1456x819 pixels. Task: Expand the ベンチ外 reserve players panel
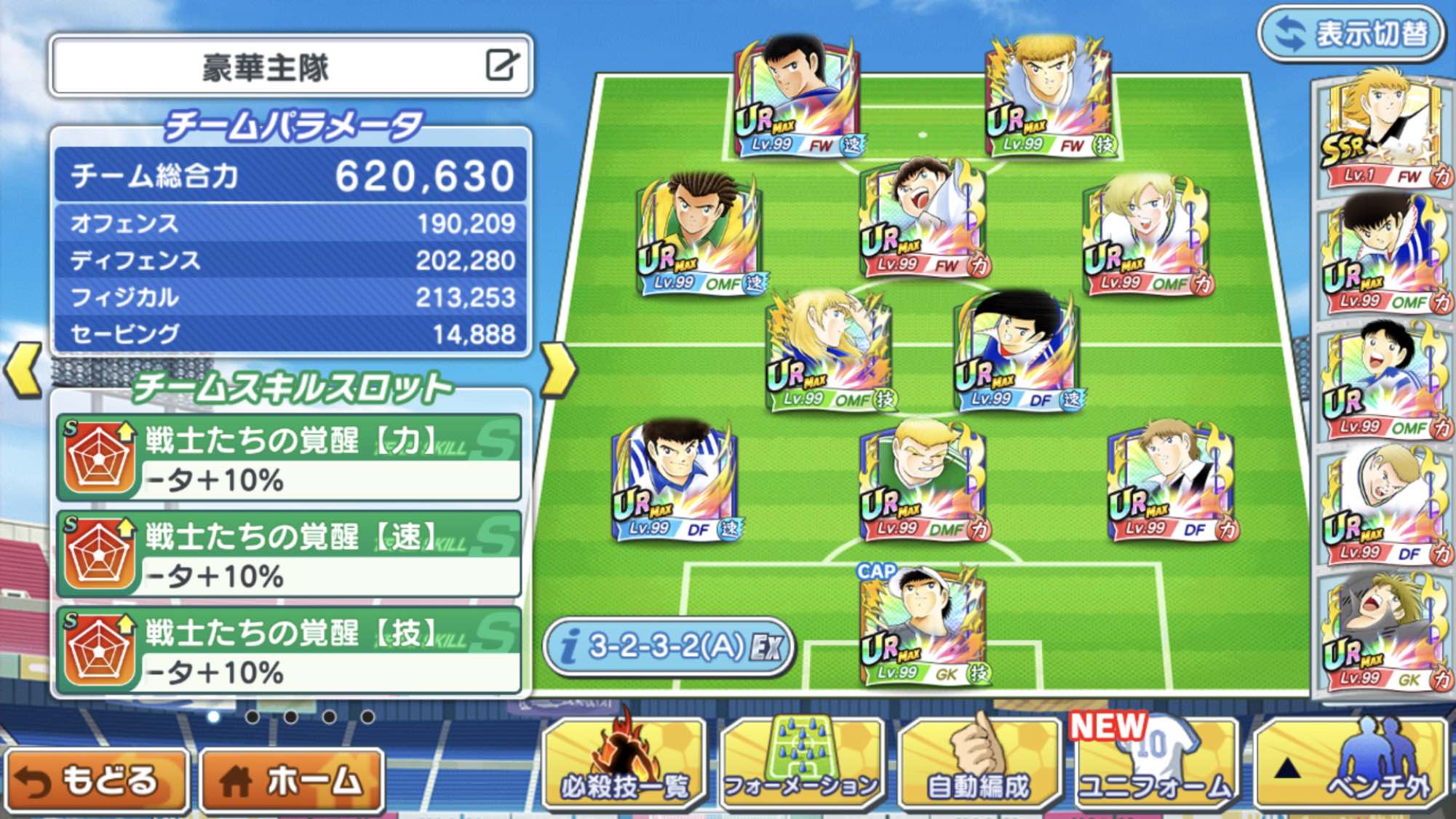[1352, 764]
